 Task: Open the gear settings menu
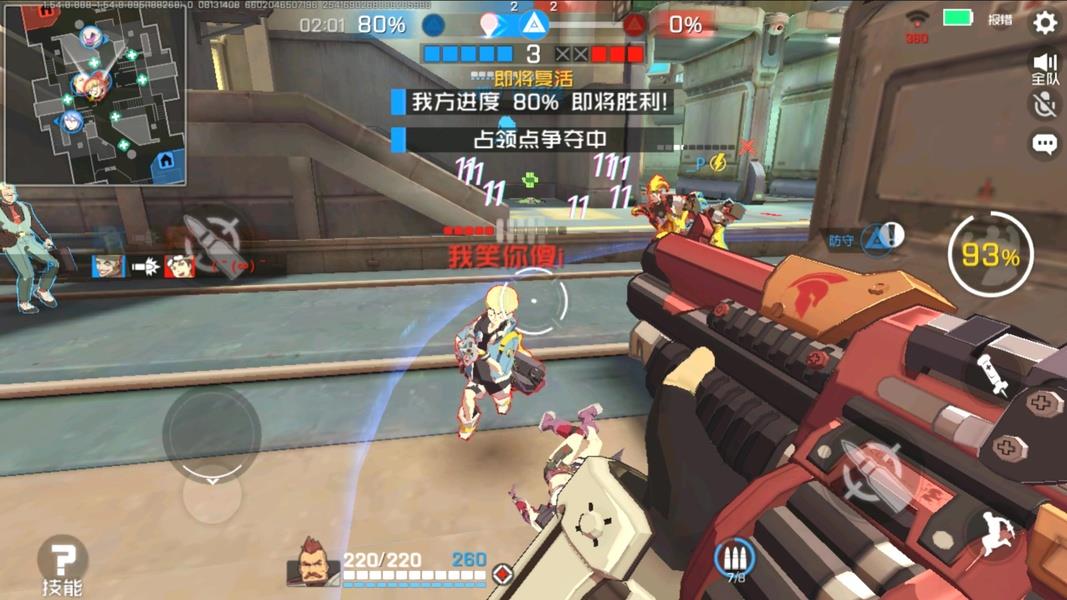pos(1044,22)
